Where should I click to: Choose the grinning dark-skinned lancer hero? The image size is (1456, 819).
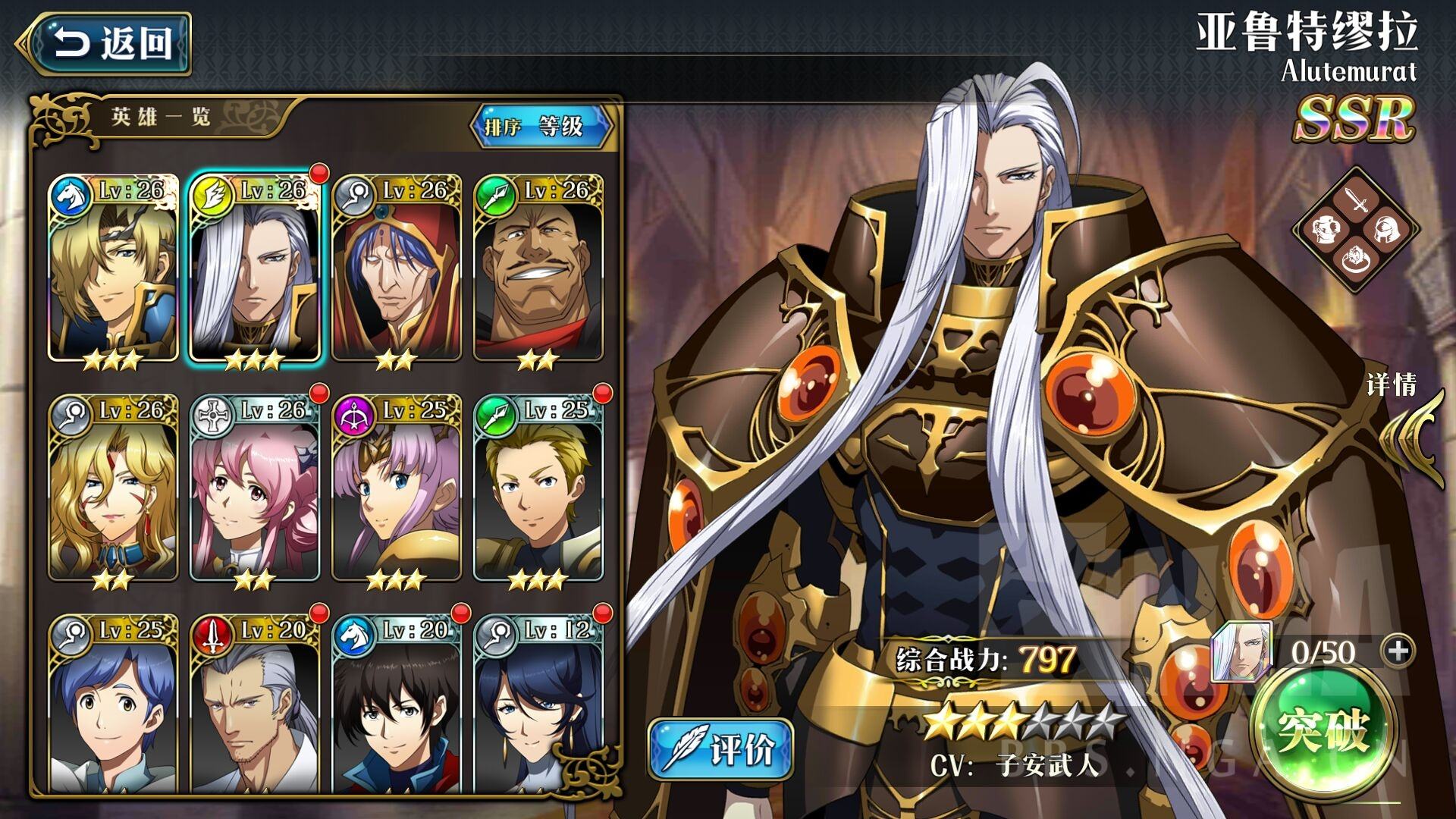pyautogui.click(x=538, y=269)
